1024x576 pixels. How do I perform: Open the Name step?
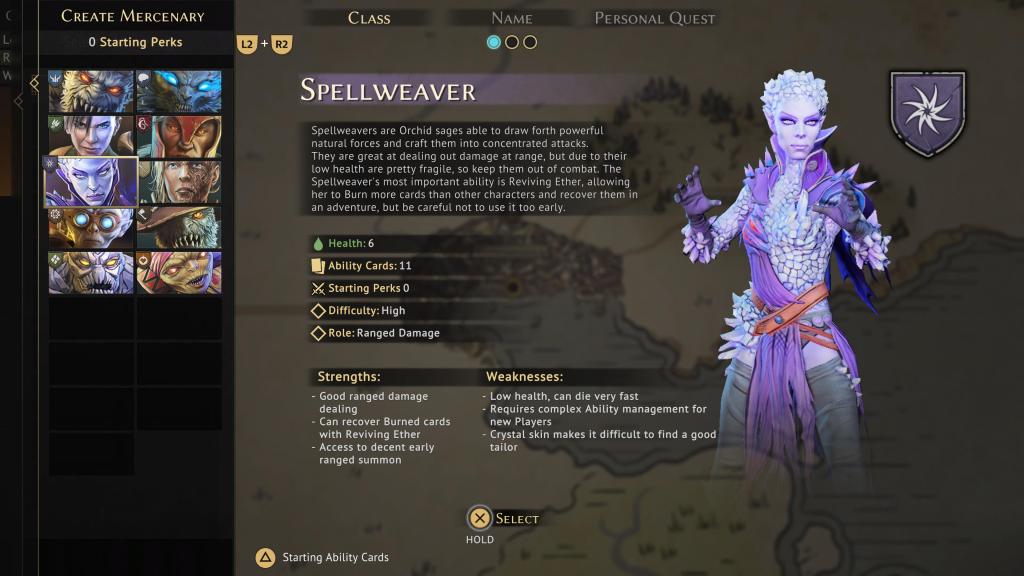[512, 18]
